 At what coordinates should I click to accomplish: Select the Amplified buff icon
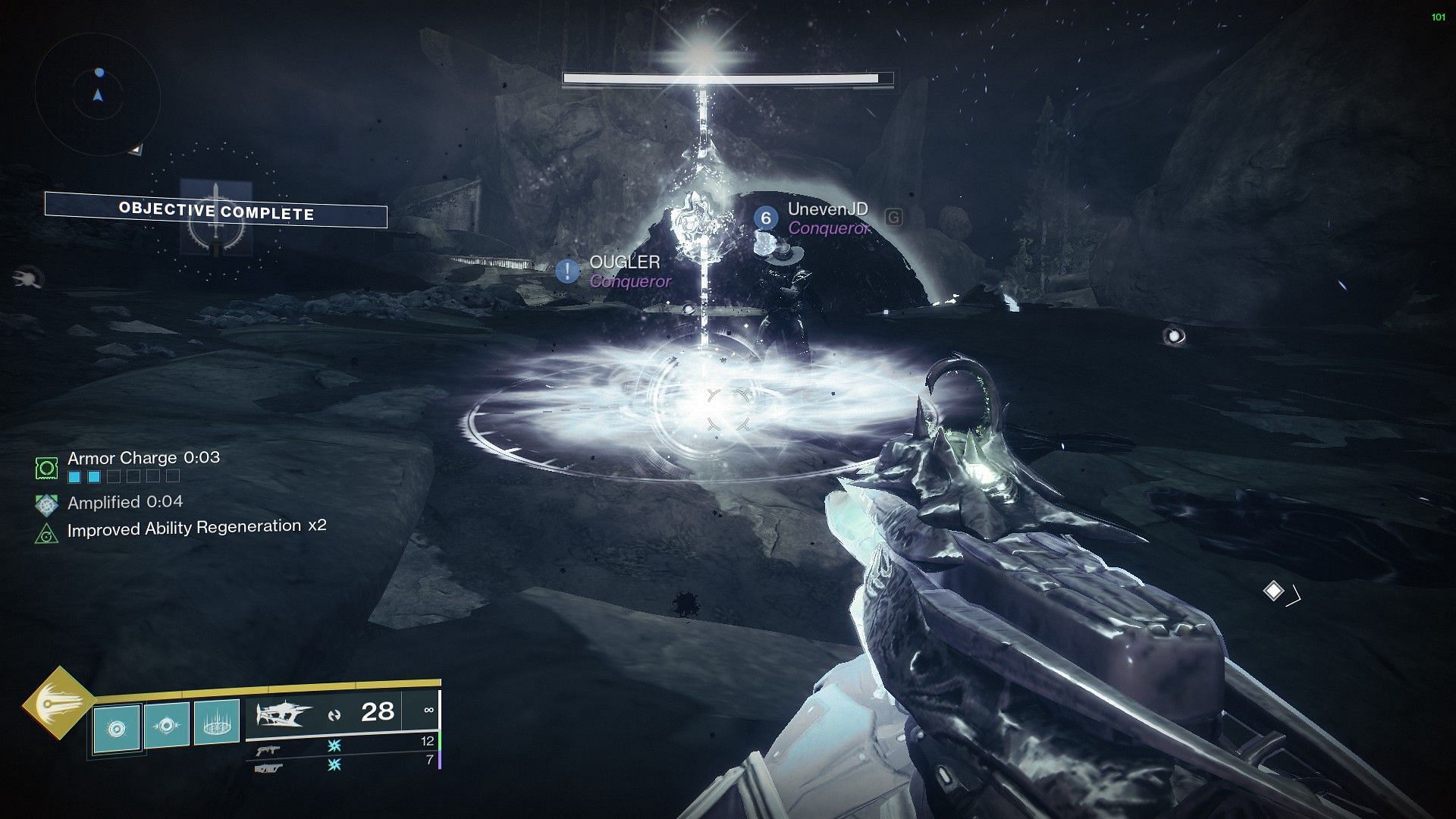47,504
